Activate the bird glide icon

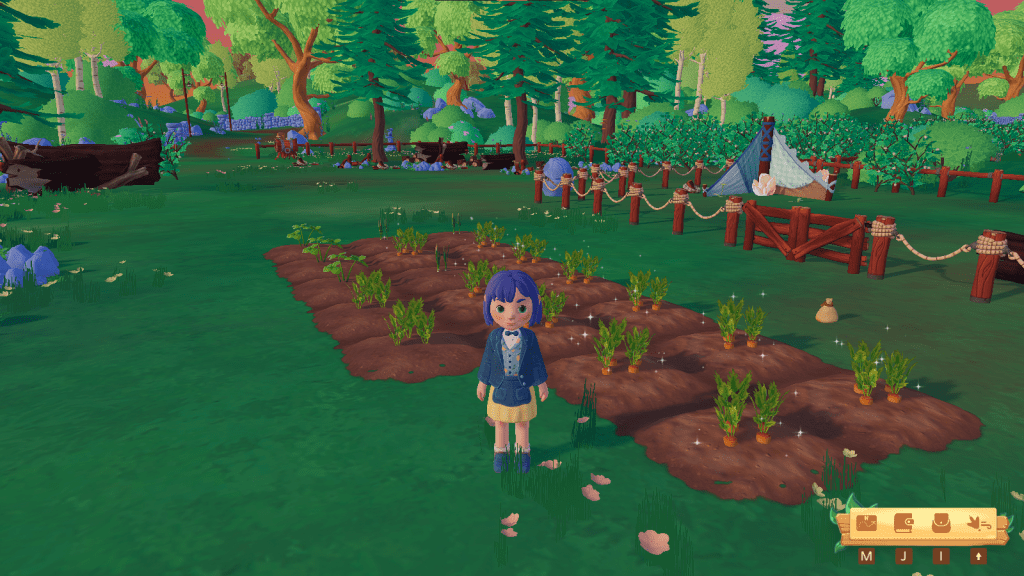978,524
